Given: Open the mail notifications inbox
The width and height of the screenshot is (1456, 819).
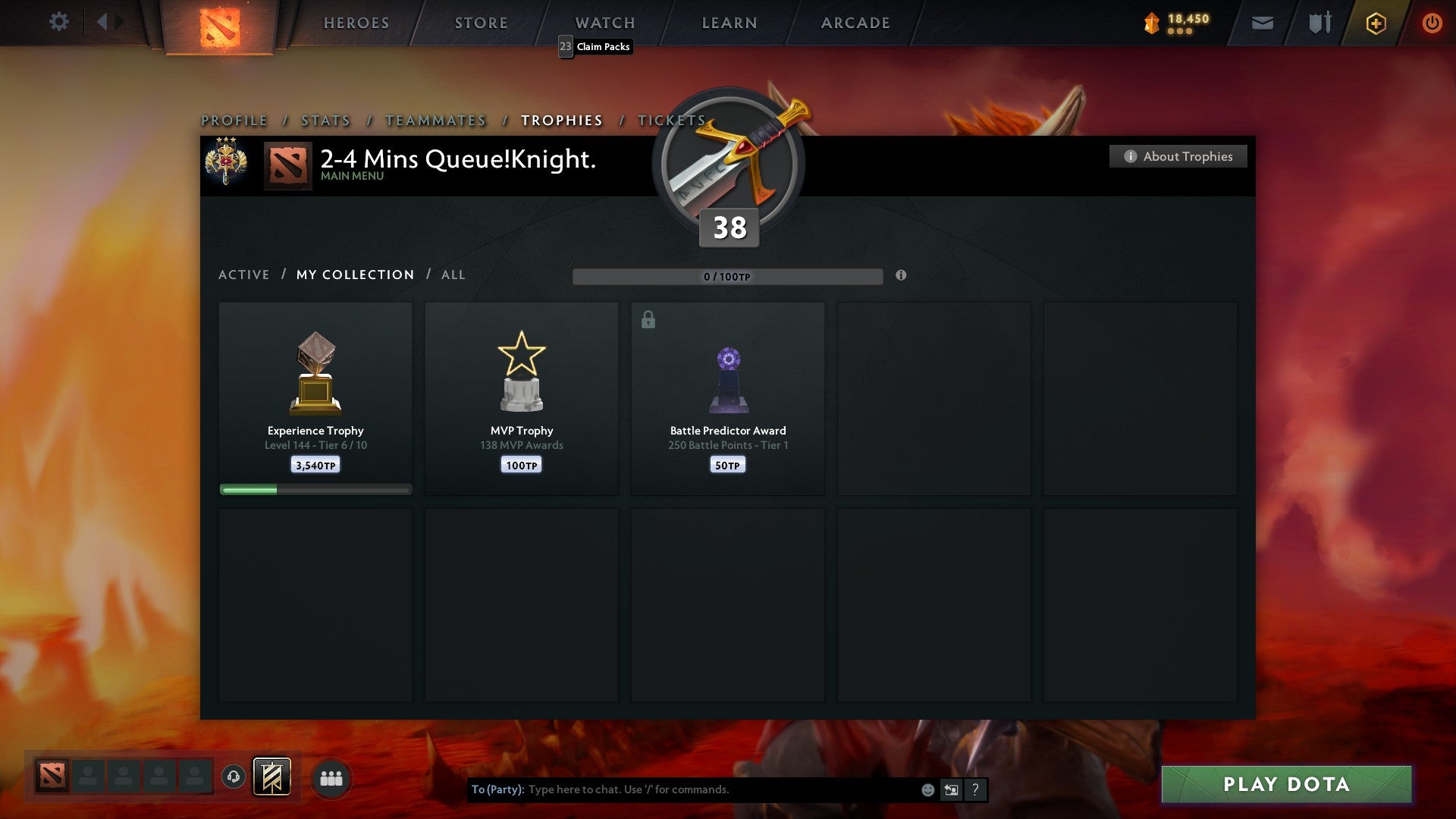Looking at the screenshot, I should [x=1261, y=23].
